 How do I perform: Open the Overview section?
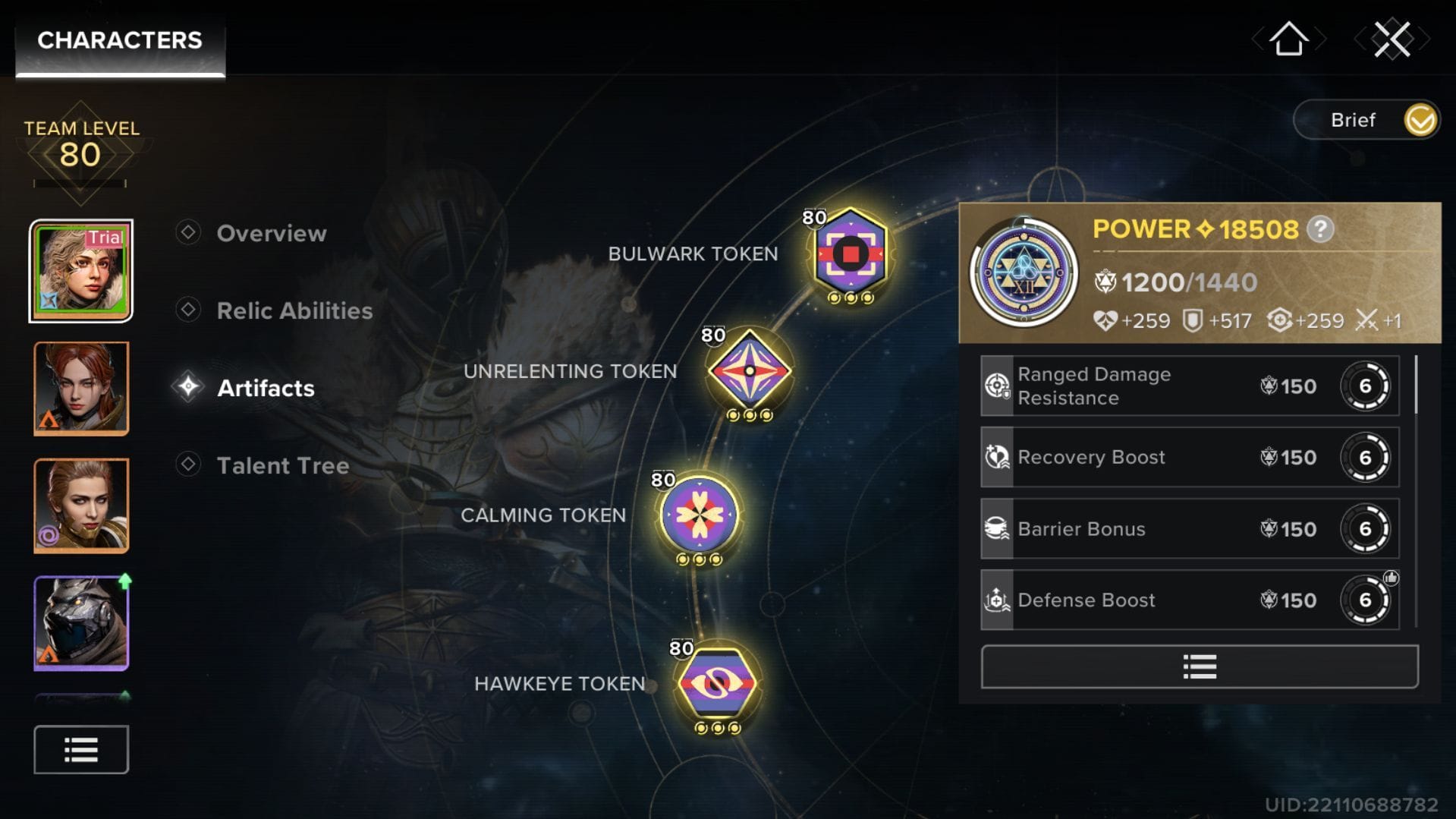pos(271,233)
